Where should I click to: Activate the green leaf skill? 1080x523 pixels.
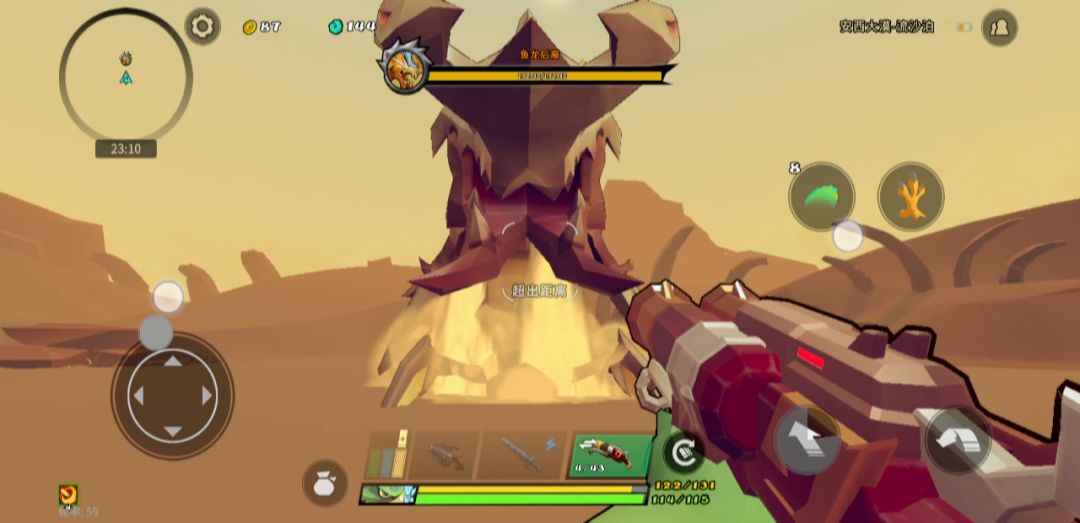click(821, 197)
